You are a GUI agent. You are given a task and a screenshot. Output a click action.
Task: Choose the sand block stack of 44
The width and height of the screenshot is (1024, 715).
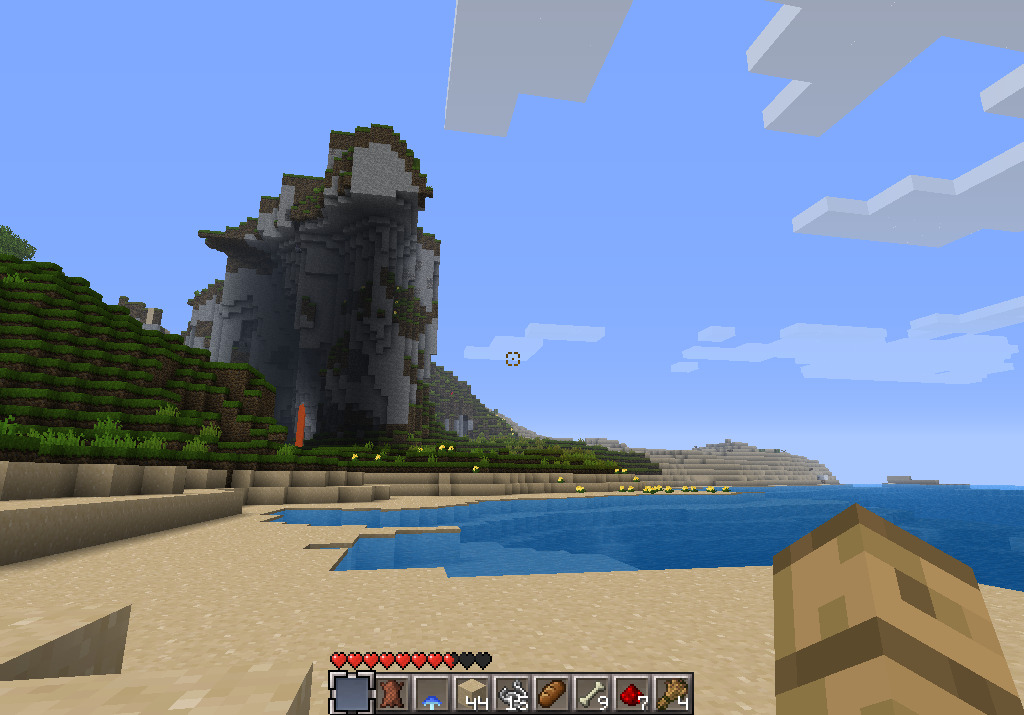(472, 692)
